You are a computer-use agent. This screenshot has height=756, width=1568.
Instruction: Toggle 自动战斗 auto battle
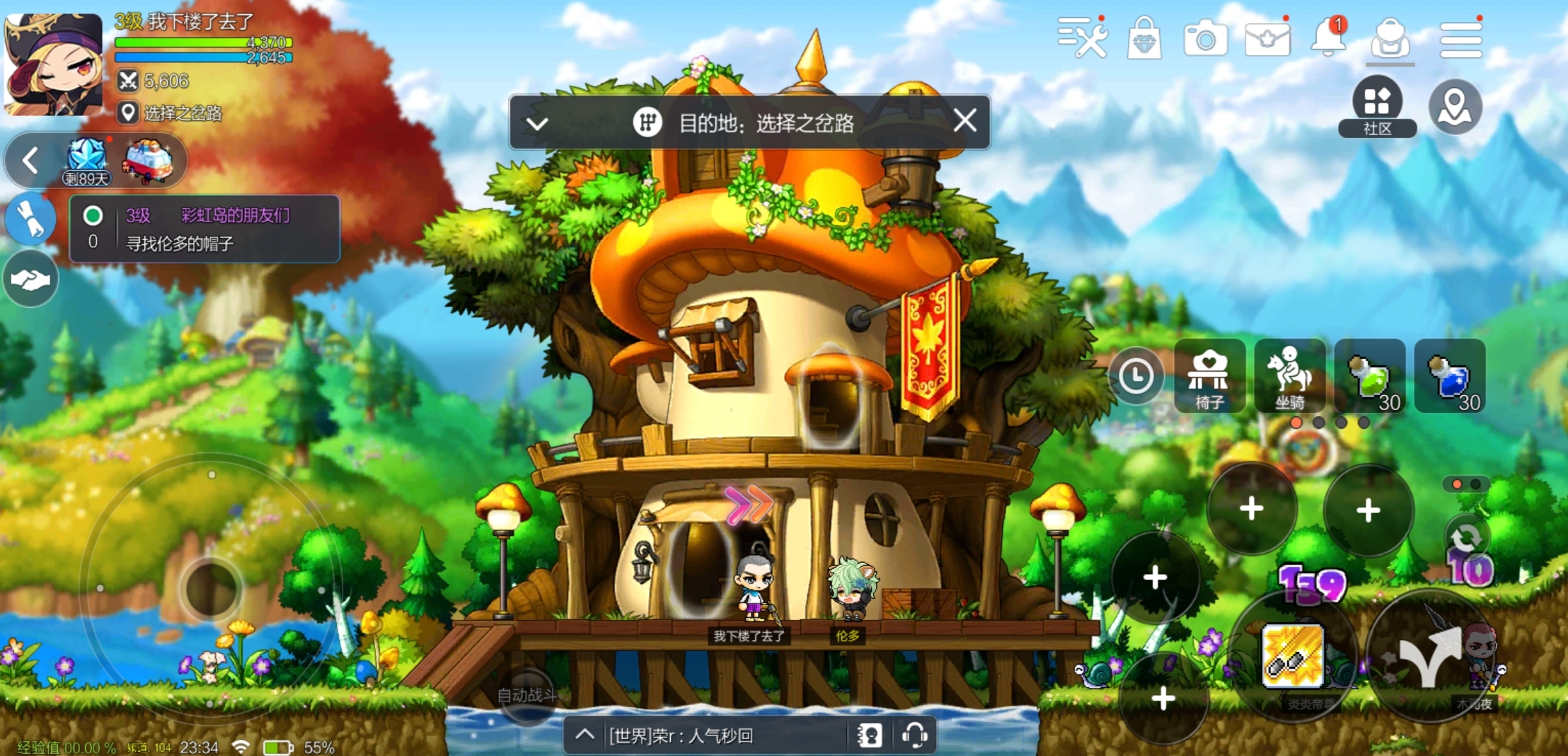pyautogui.click(x=527, y=695)
